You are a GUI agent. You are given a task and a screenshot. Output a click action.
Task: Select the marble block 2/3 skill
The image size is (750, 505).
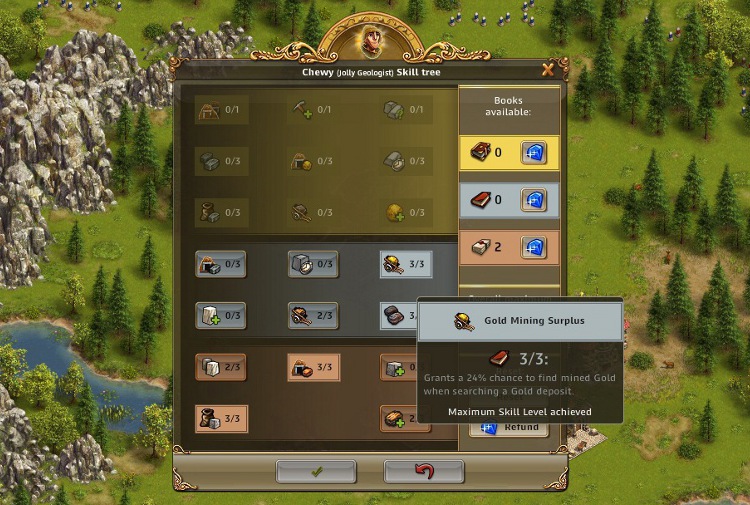221,367
